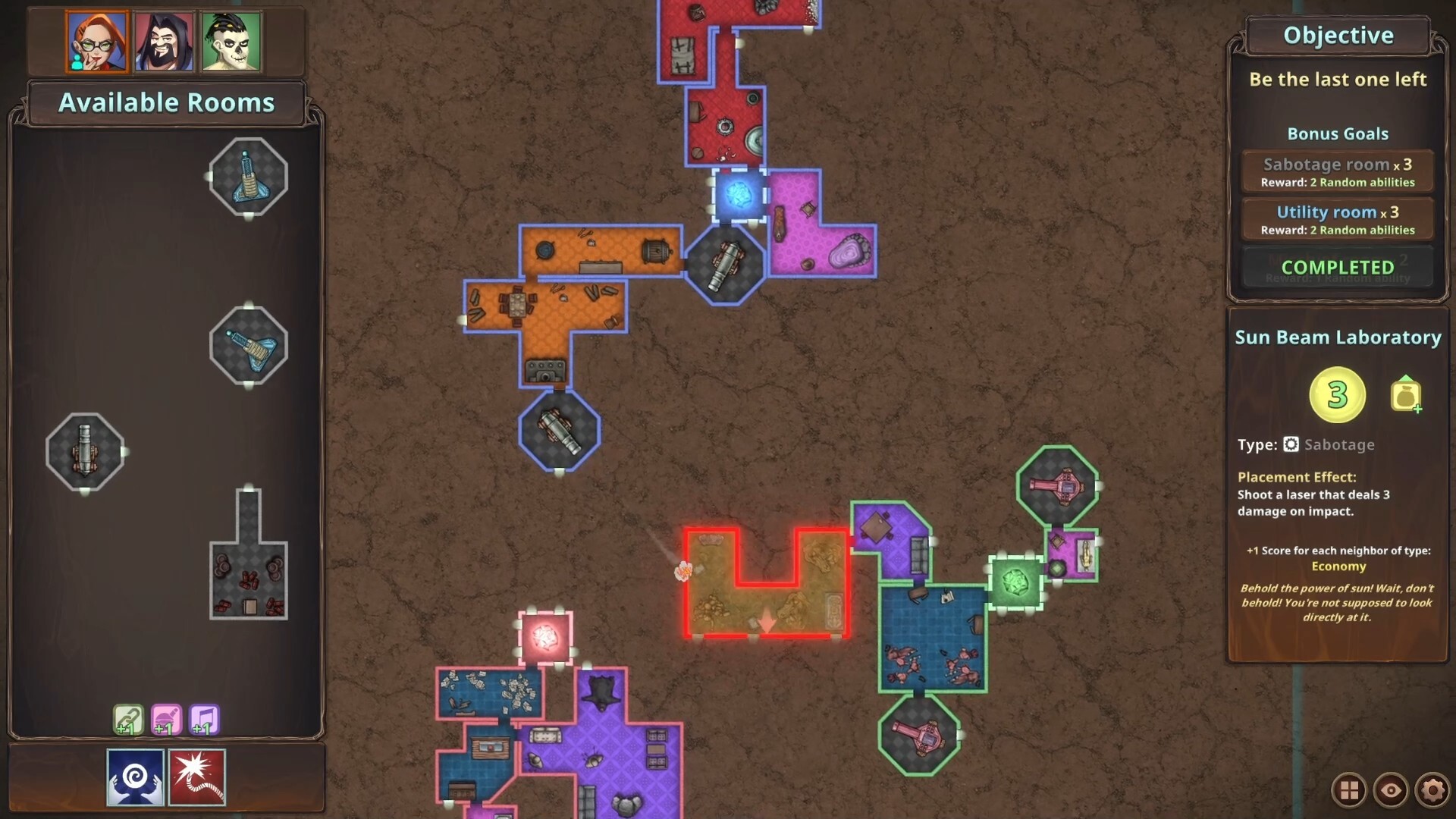
Task: Expand the COMPLETED bonus goal entry
Action: point(1337,267)
